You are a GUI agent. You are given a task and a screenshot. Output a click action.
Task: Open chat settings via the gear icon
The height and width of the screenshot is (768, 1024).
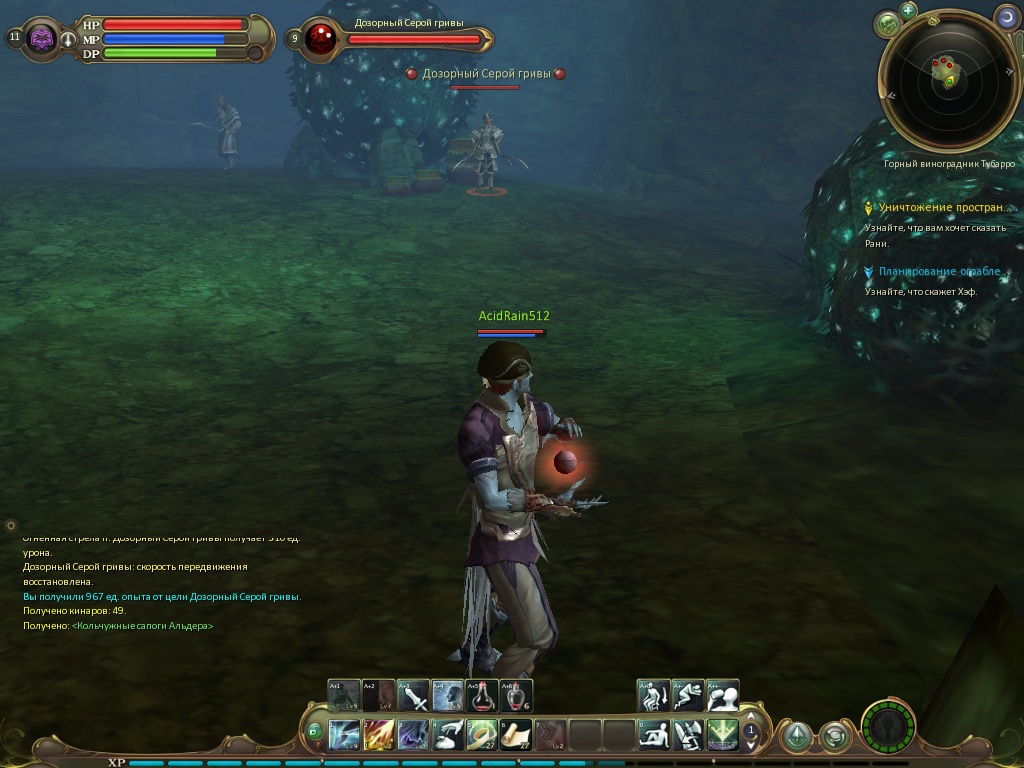coord(11,525)
